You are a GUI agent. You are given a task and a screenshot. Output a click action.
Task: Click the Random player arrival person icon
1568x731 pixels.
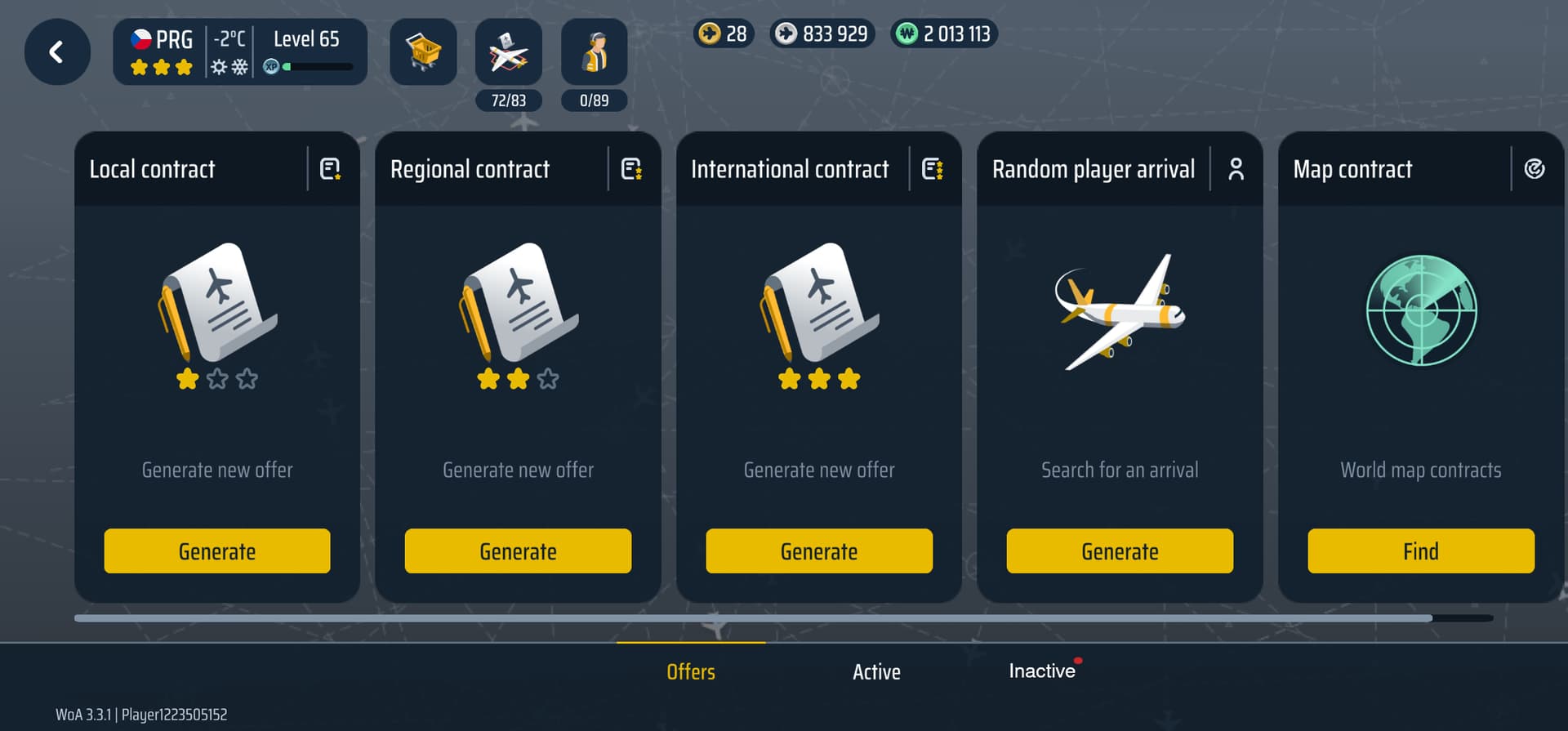(1236, 169)
